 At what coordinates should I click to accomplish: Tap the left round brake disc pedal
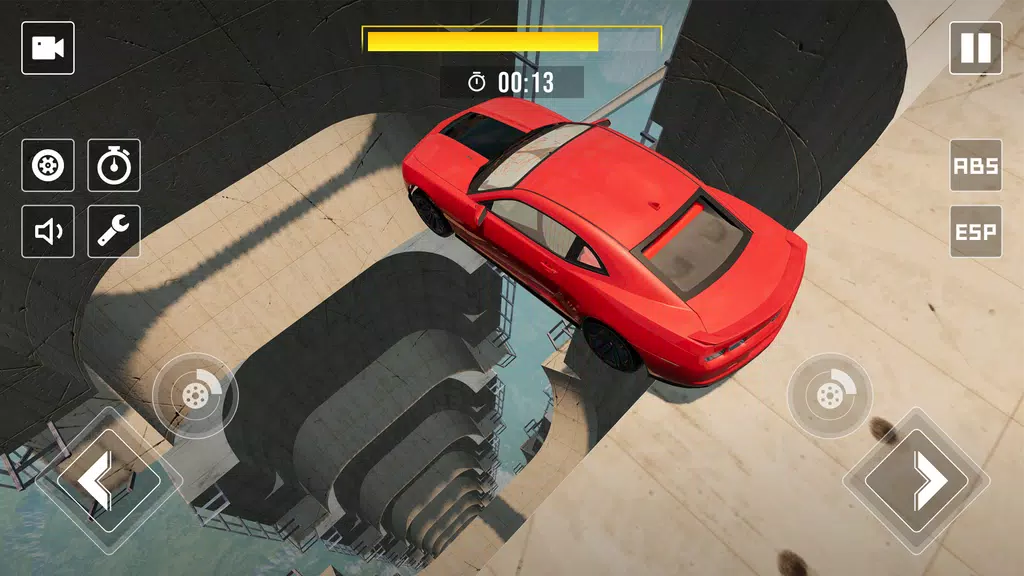point(194,395)
